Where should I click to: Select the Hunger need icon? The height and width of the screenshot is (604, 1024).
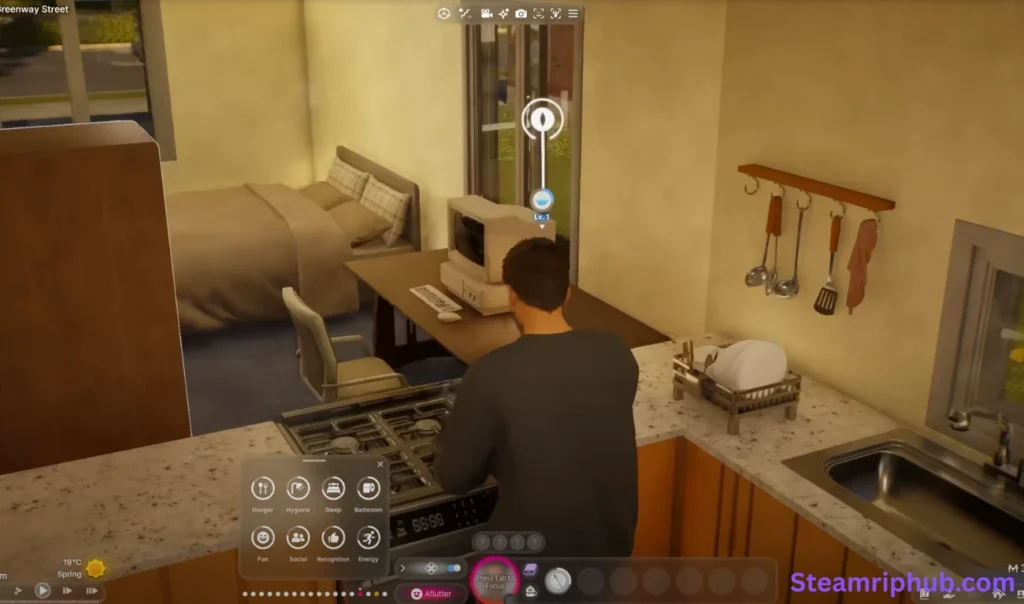tap(263, 488)
